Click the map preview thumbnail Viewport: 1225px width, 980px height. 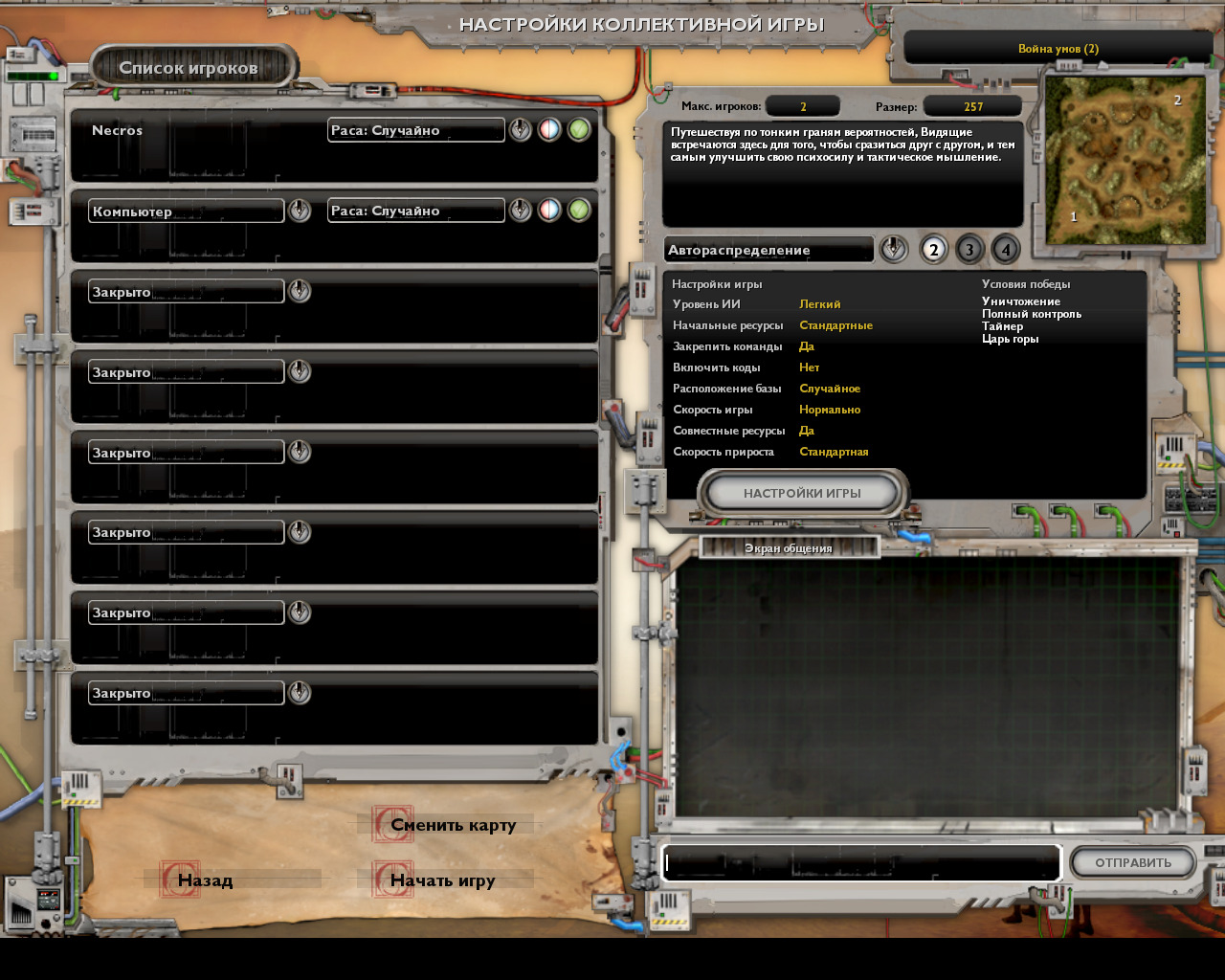point(1125,161)
